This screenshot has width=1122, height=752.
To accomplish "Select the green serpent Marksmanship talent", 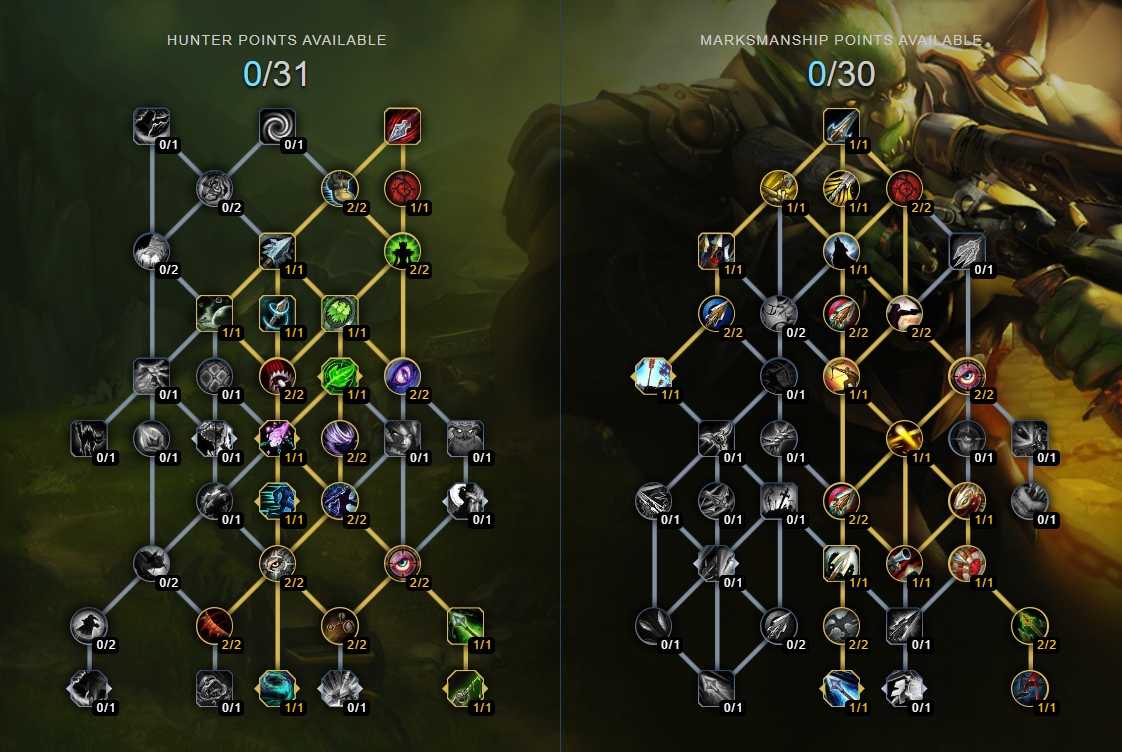I will click(1029, 625).
